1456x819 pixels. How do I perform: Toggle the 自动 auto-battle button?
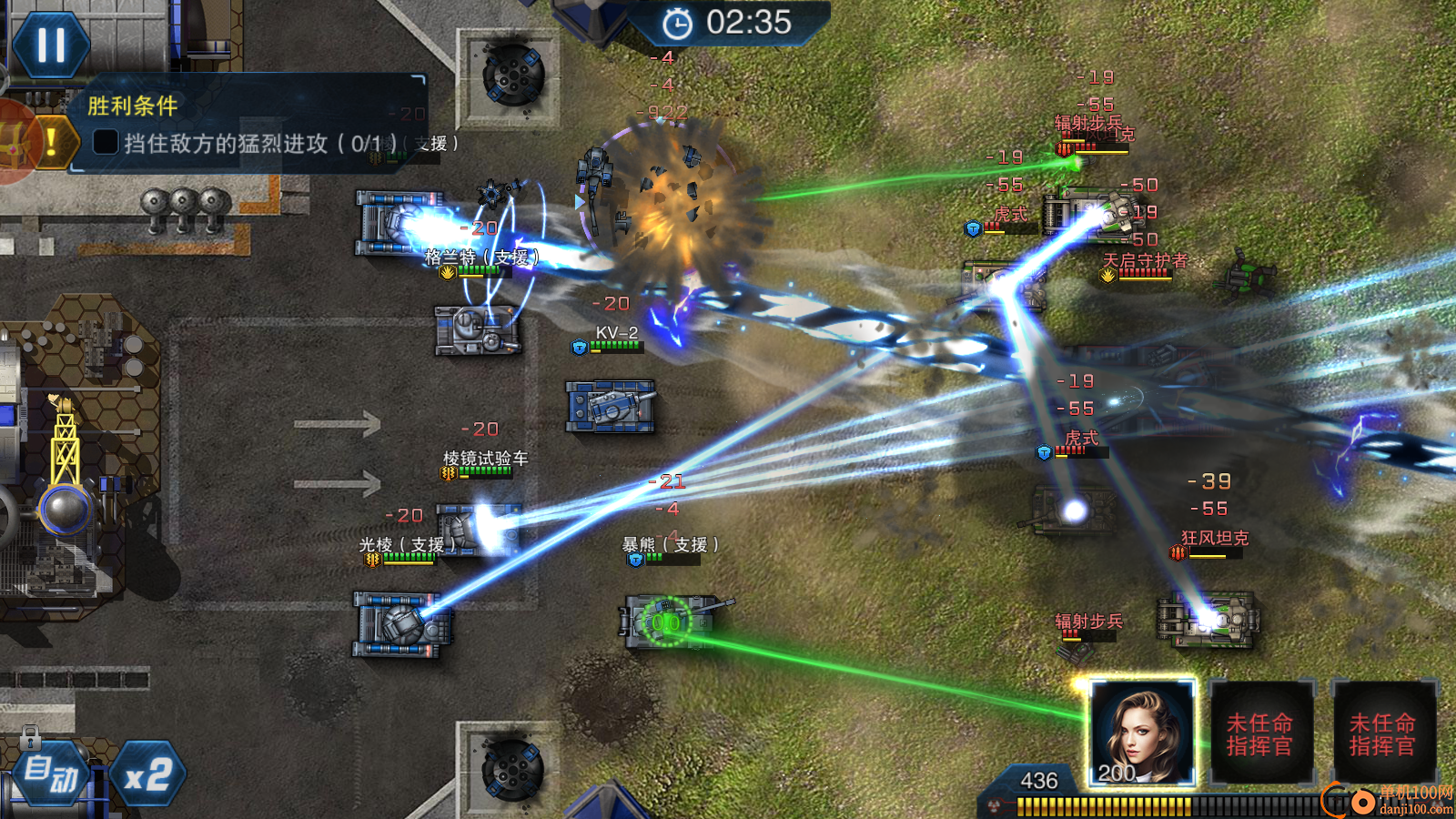tap(51, 773)
